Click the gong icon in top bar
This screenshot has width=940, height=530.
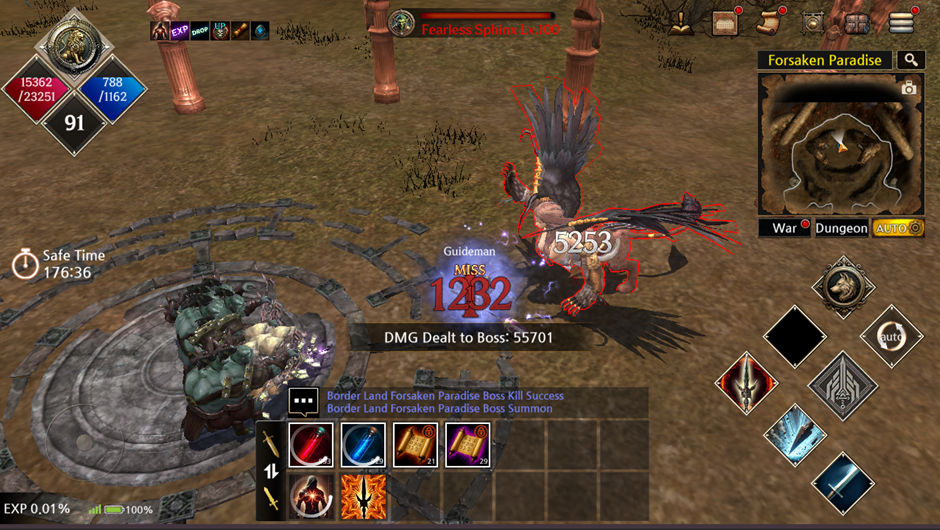pyautogui.click(x=813, y=23)
